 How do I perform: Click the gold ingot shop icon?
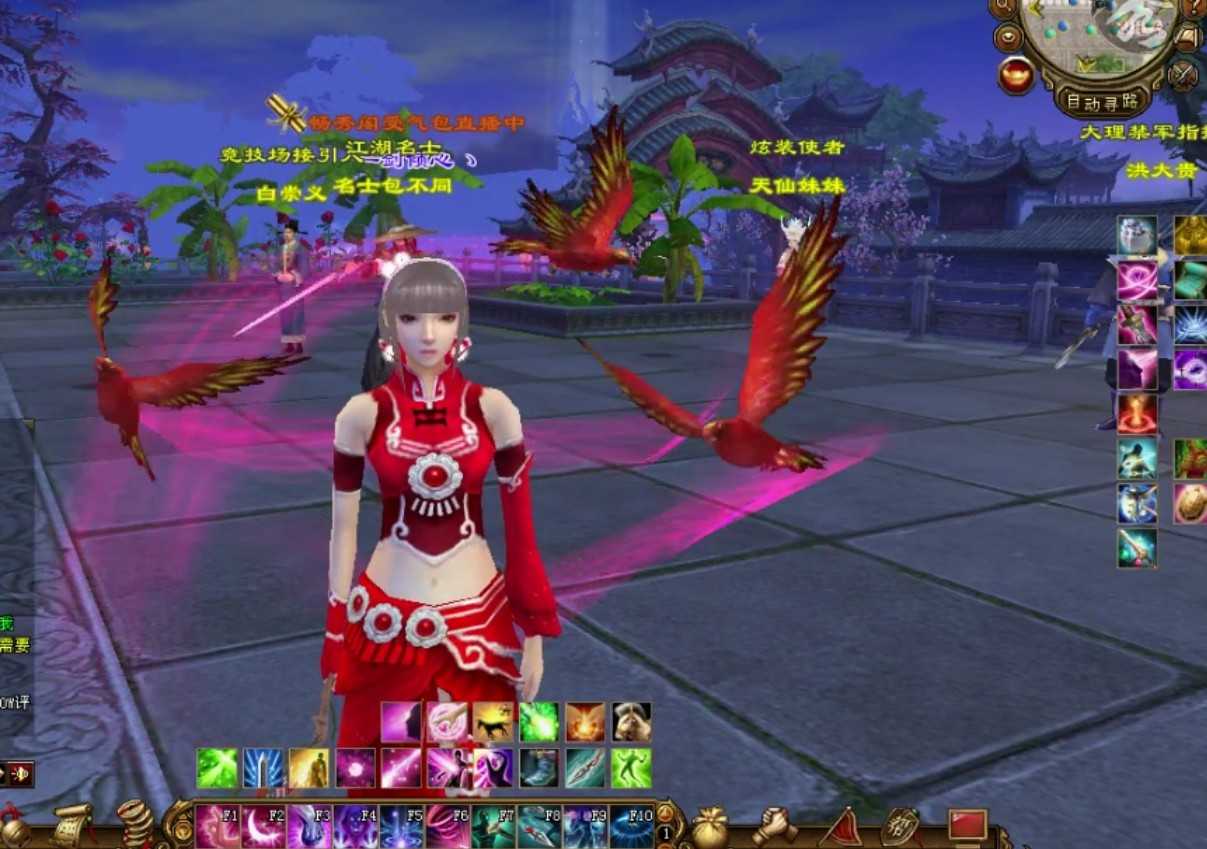tap(1016, 75)
